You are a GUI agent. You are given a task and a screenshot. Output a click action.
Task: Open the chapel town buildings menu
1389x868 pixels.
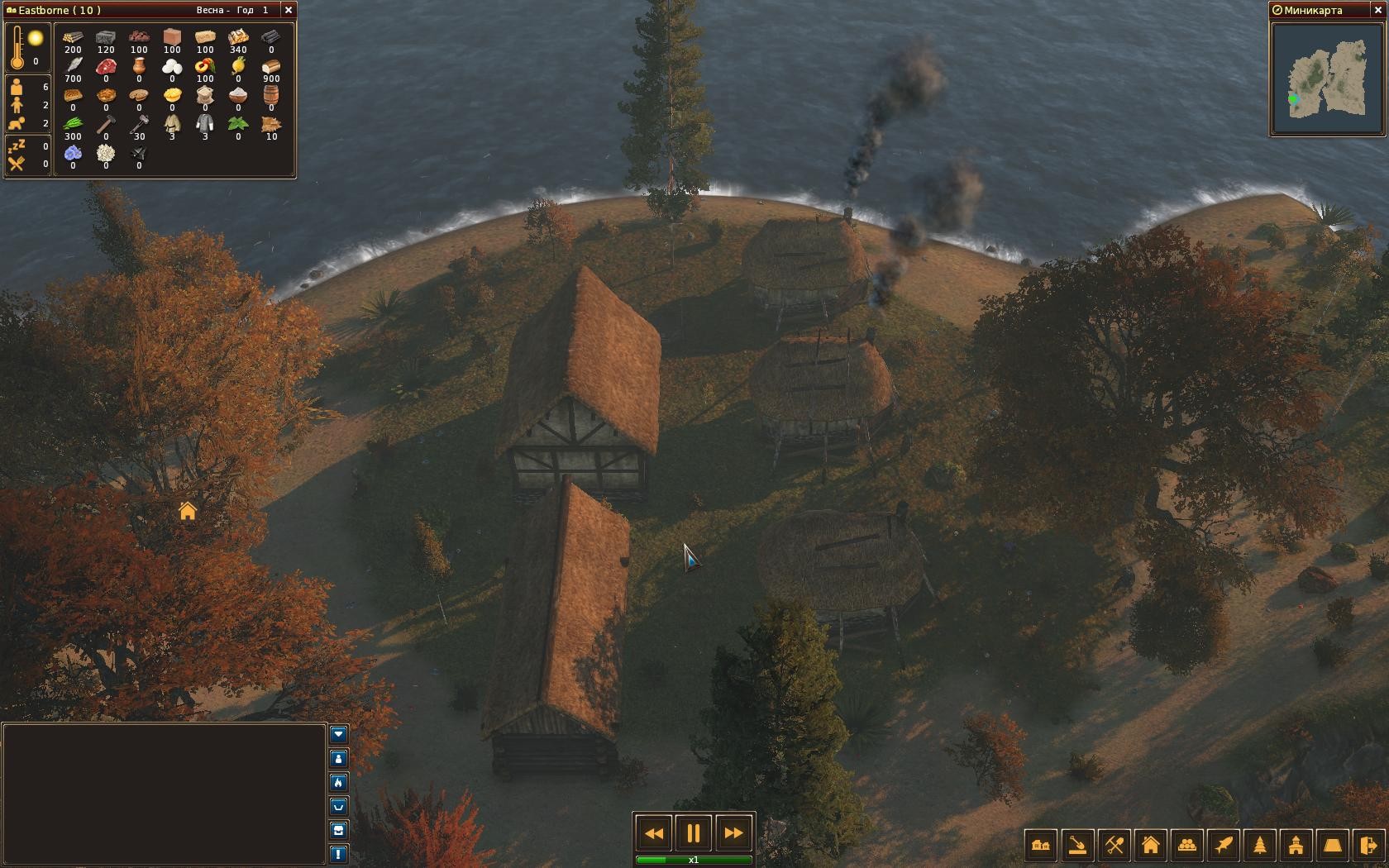coord(1296,846)
